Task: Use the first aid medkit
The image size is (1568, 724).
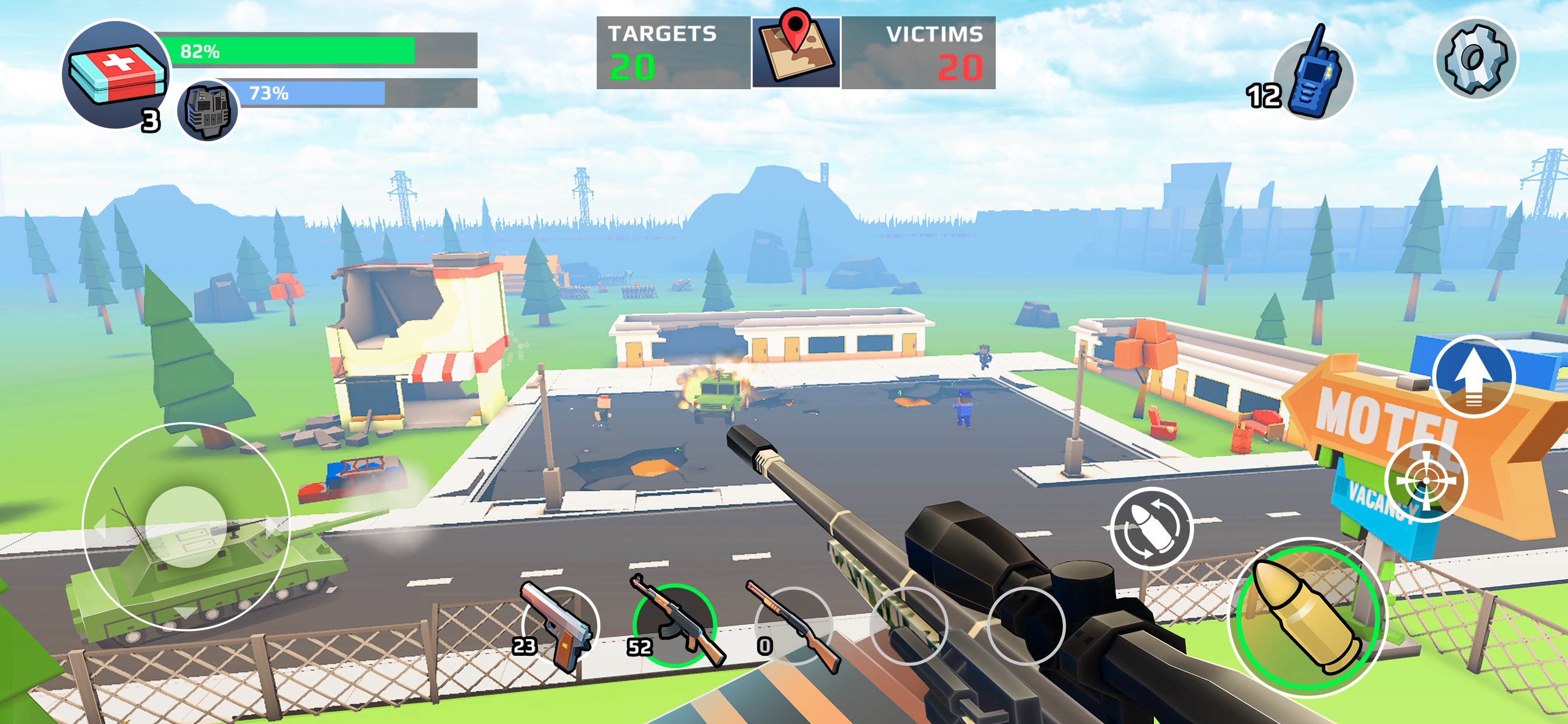Action: 116,74
